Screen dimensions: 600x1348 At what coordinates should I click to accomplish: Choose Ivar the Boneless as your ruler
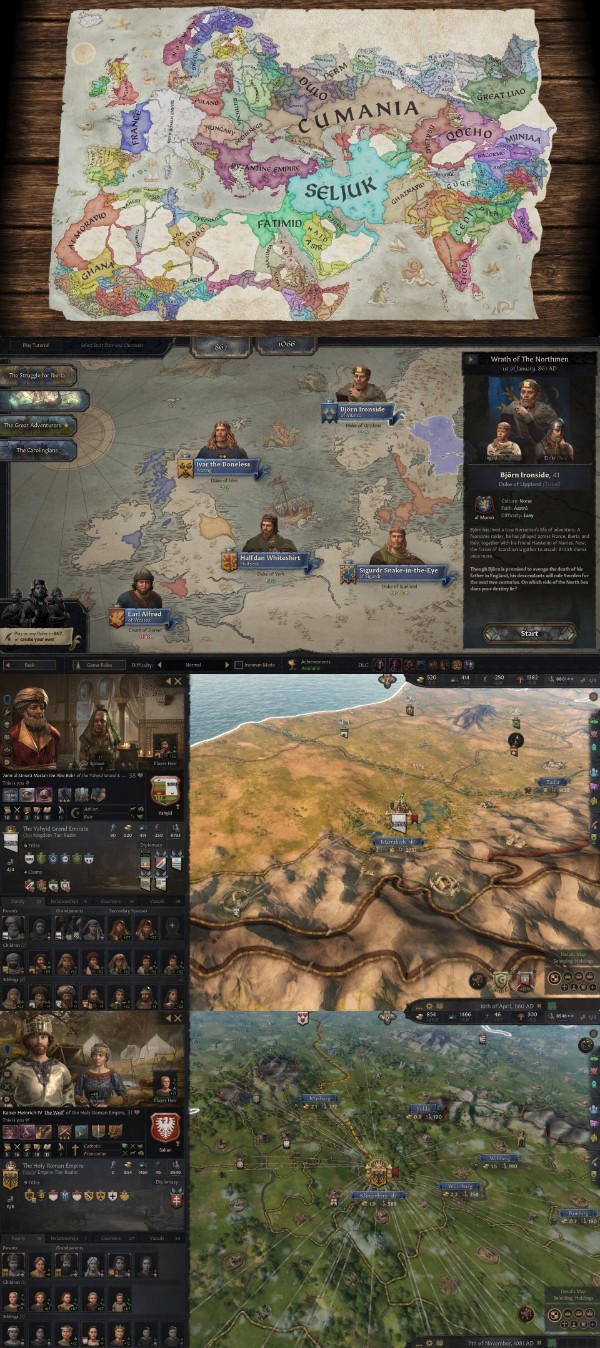[218, 466]
